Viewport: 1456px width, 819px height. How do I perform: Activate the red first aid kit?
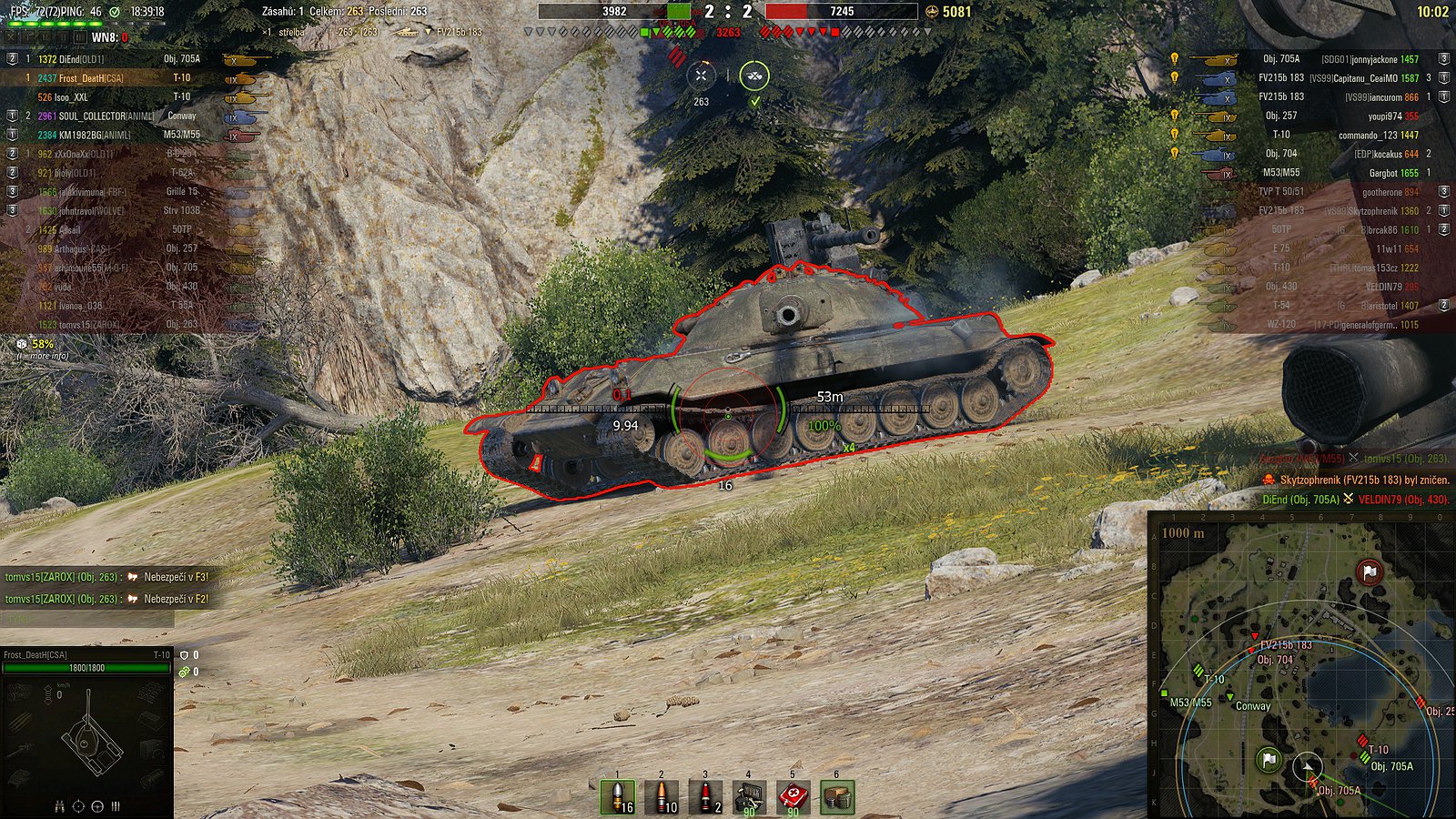(x=793, y=798)
